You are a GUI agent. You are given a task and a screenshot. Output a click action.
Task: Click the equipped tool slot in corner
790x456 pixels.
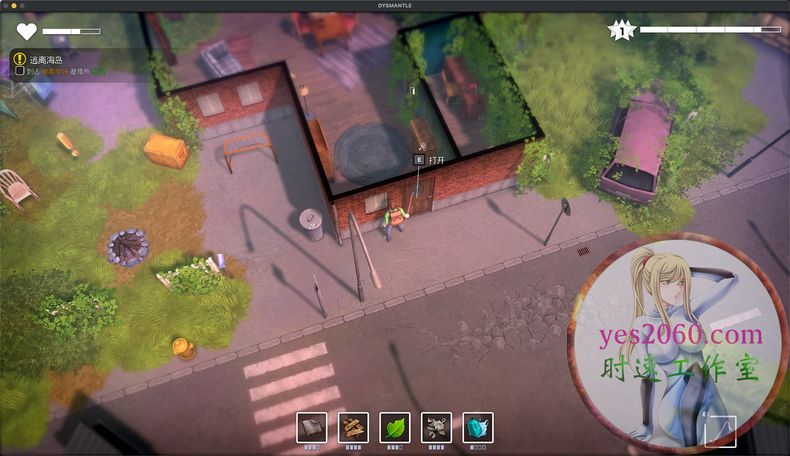720,431
